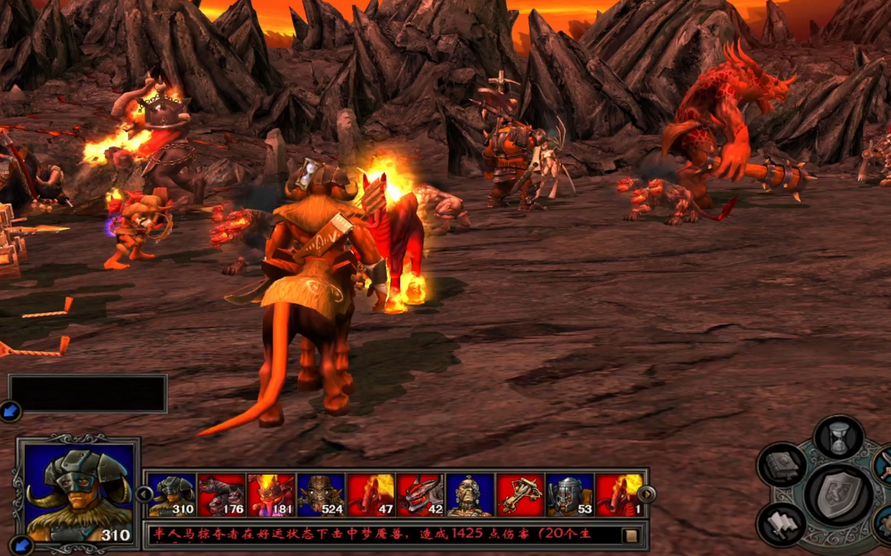The width and height of the screenshot is (891, 556).
Task: Open the spellbook
Action: point(780,465)
